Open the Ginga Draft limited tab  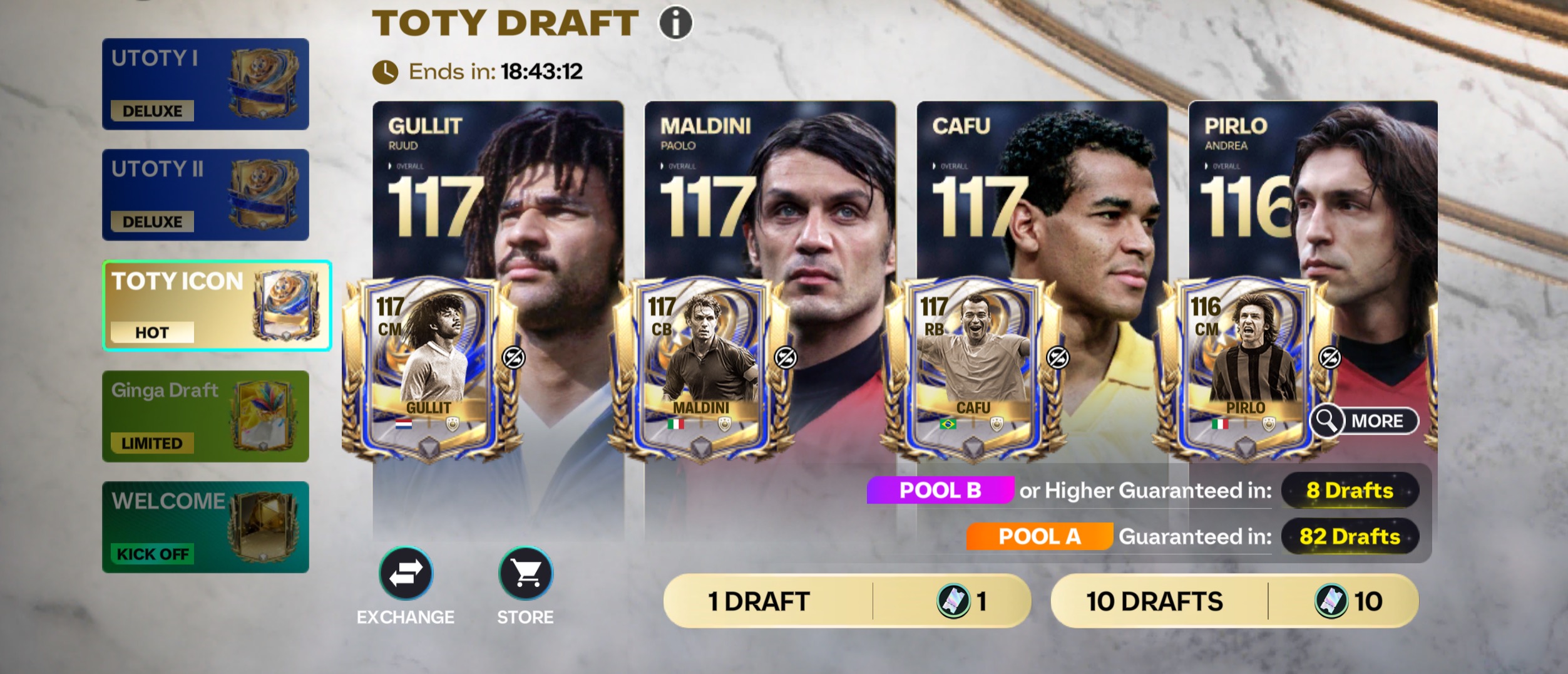point(205,417)
